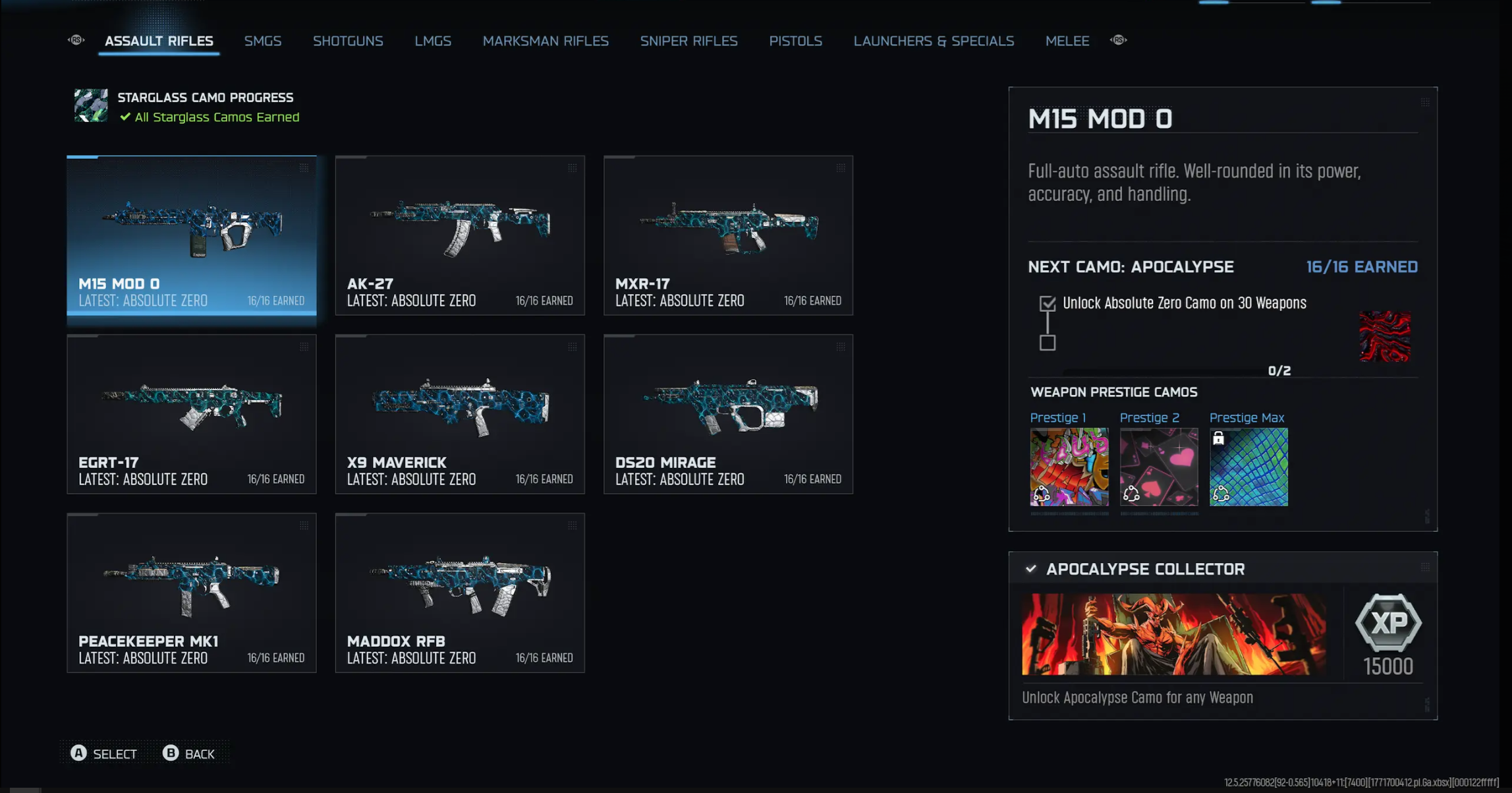Open the Peacekeeper MK1 tile
1512x793 pixels.
coord(192,593)
